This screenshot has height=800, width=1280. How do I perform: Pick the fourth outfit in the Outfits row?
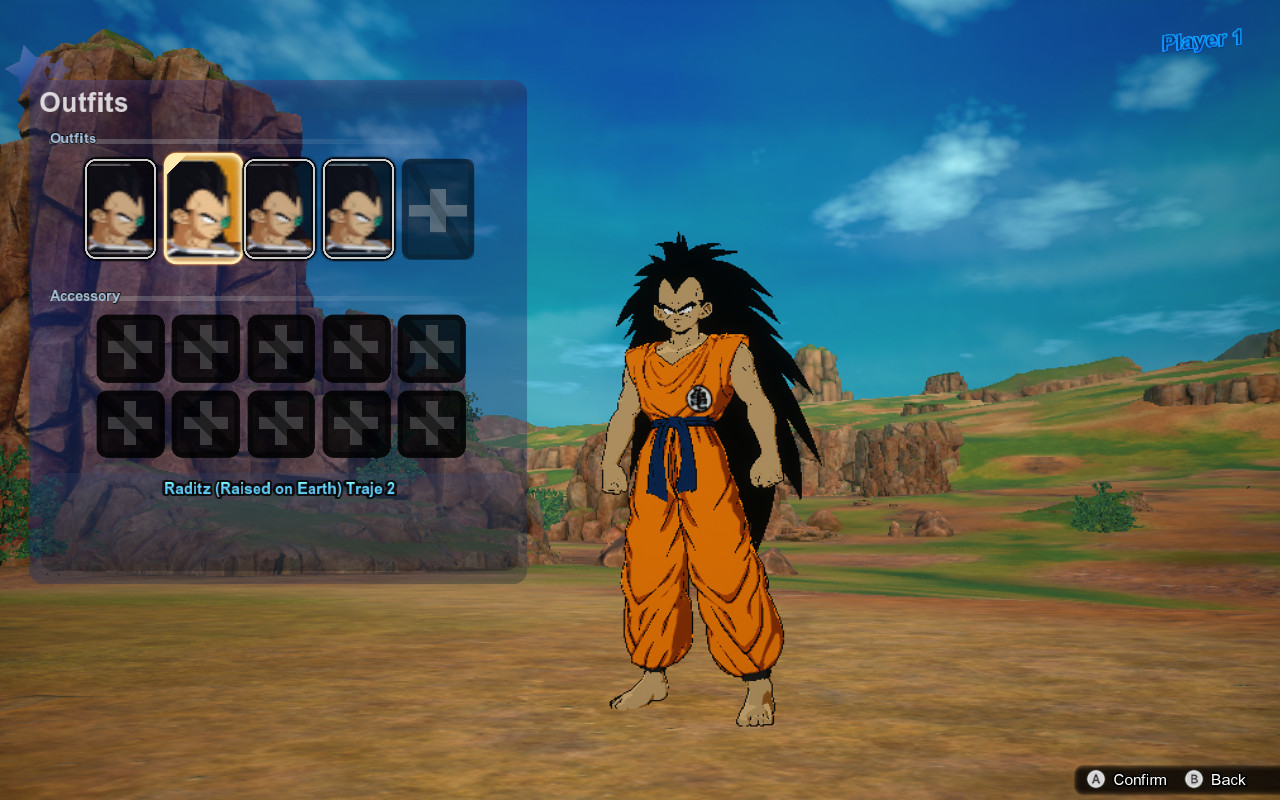tap(358, 207)
